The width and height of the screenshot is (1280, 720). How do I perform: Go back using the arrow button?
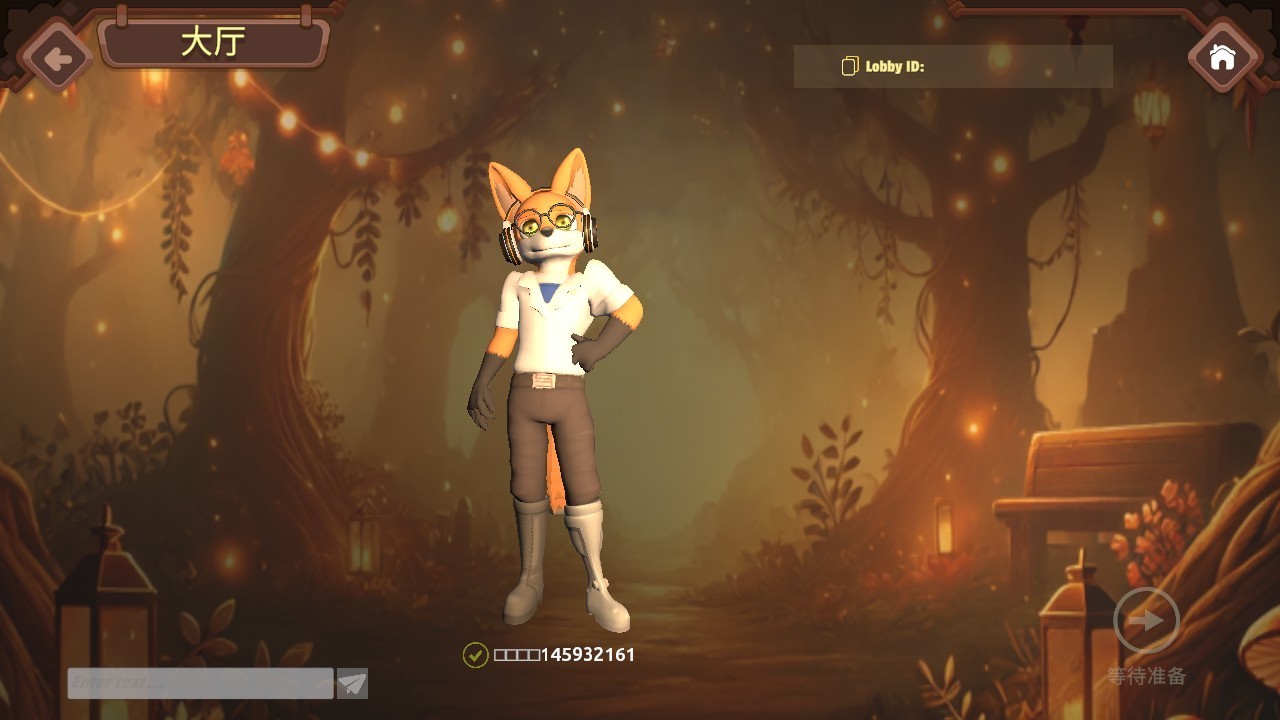57,58
